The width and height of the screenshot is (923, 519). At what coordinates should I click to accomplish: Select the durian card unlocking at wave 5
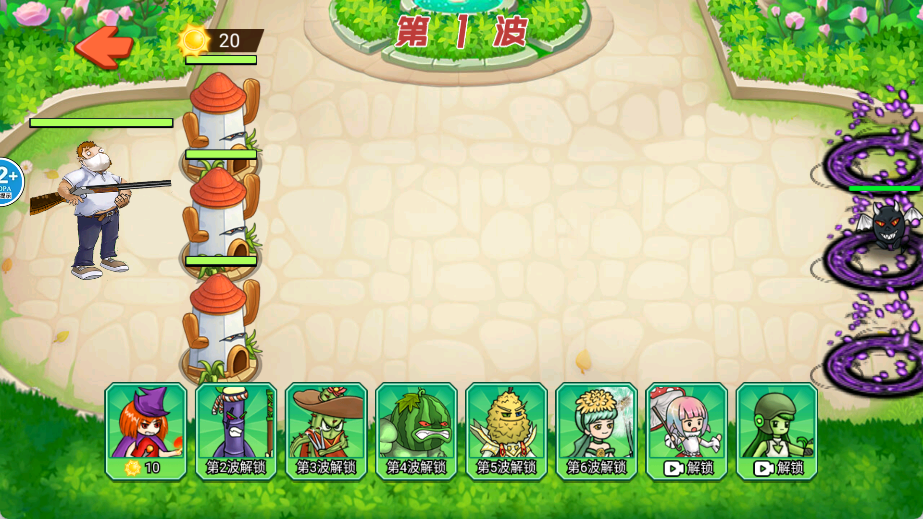click(x=506, y=431)
